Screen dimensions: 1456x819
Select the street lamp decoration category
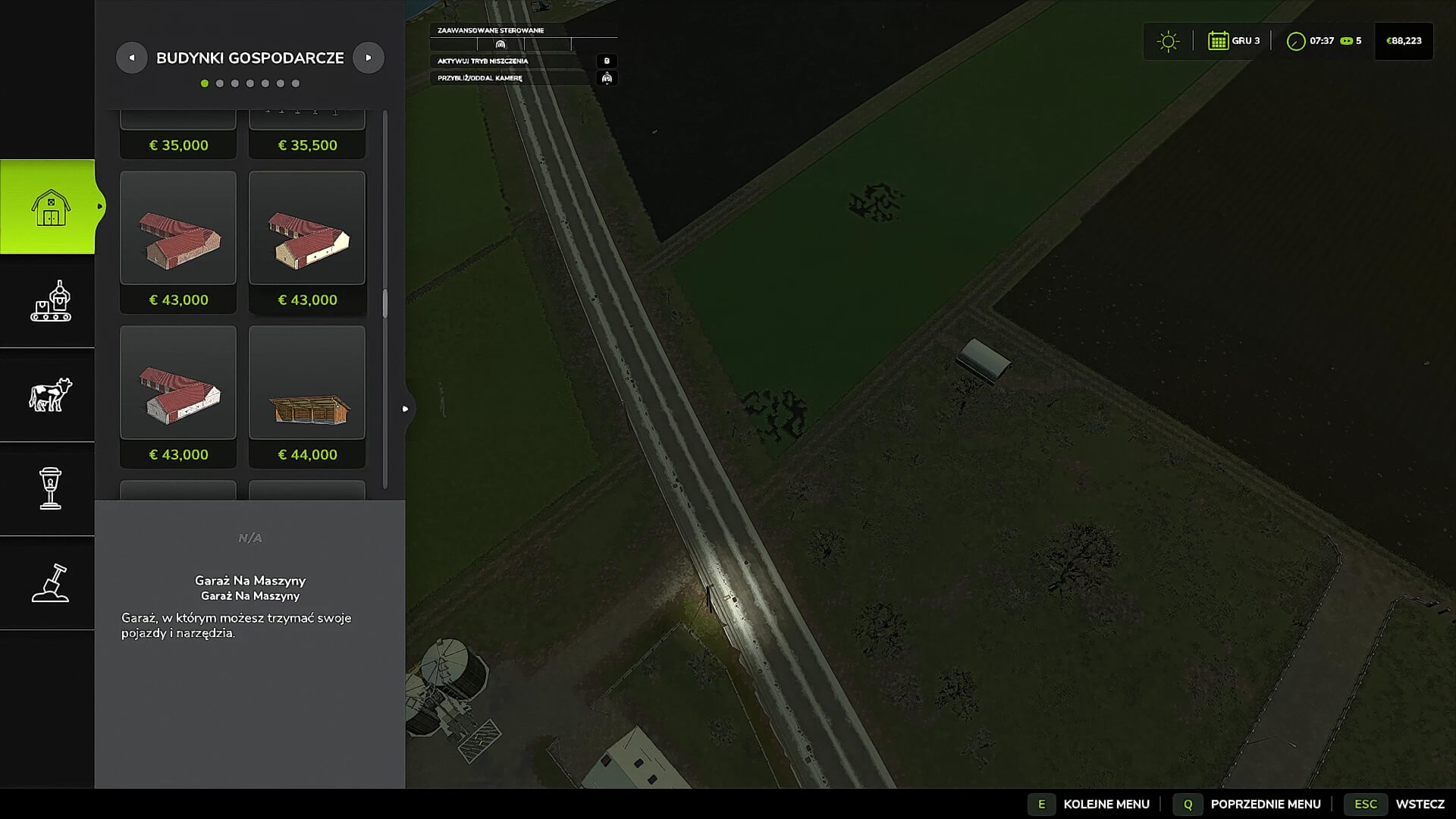(50, 488)
